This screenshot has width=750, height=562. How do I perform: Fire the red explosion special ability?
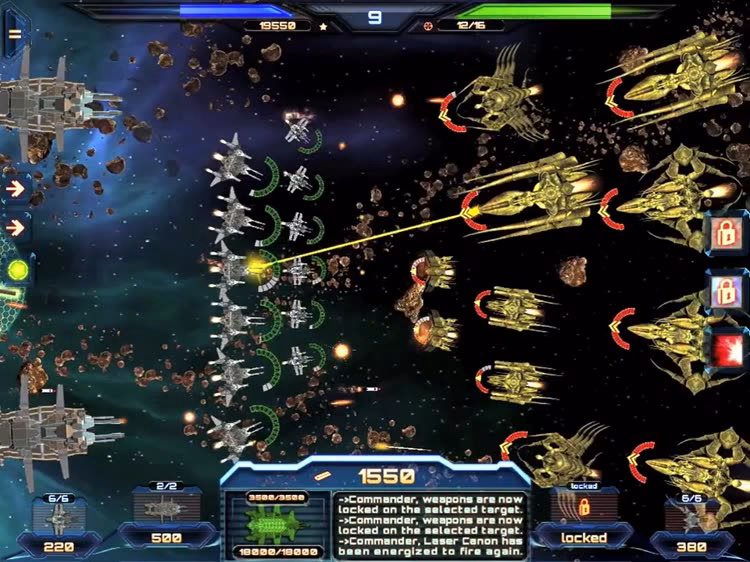pos(724,349)
